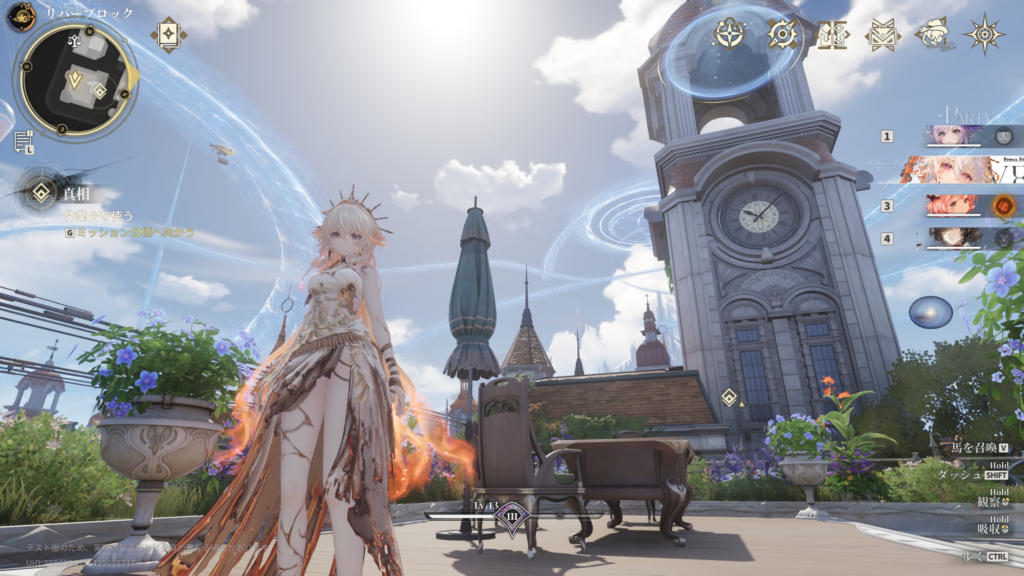The width and height of the screenshot is (1024, 576).
Task: Select the 真相 mission tracker
Action: (42, 192)
